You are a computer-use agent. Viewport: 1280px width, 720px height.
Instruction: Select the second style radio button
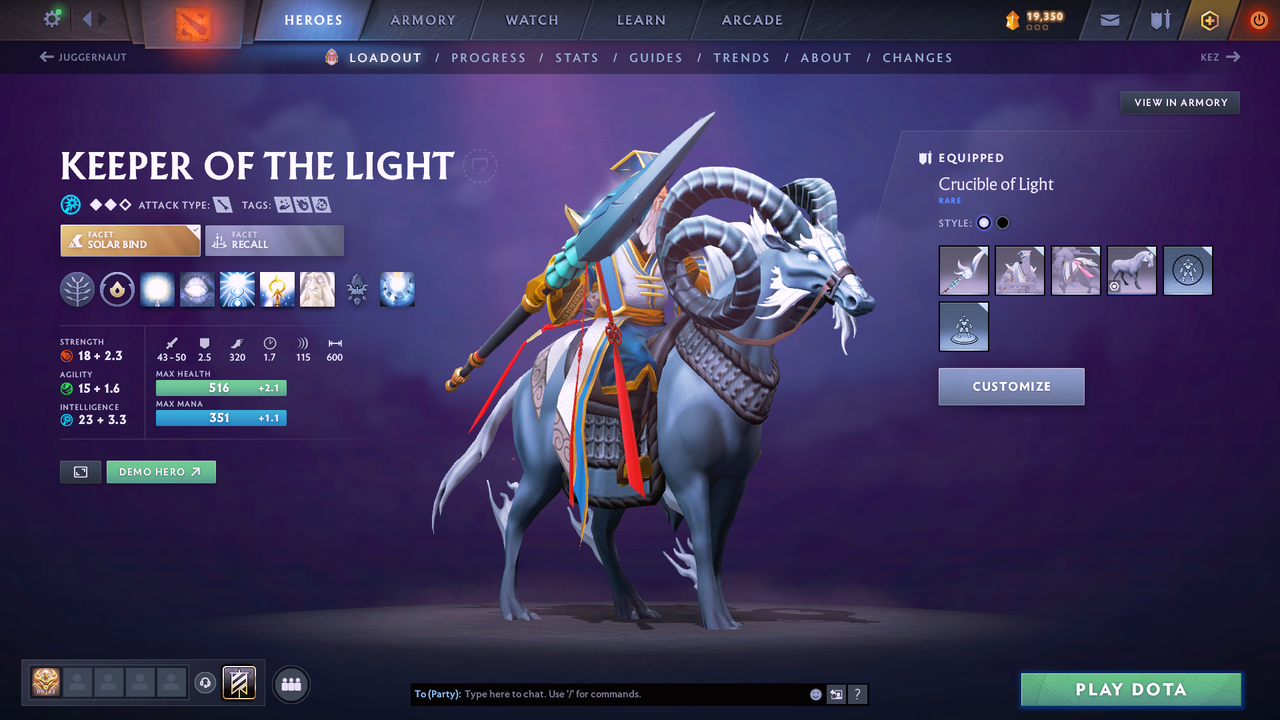[x=1002, y=222]
